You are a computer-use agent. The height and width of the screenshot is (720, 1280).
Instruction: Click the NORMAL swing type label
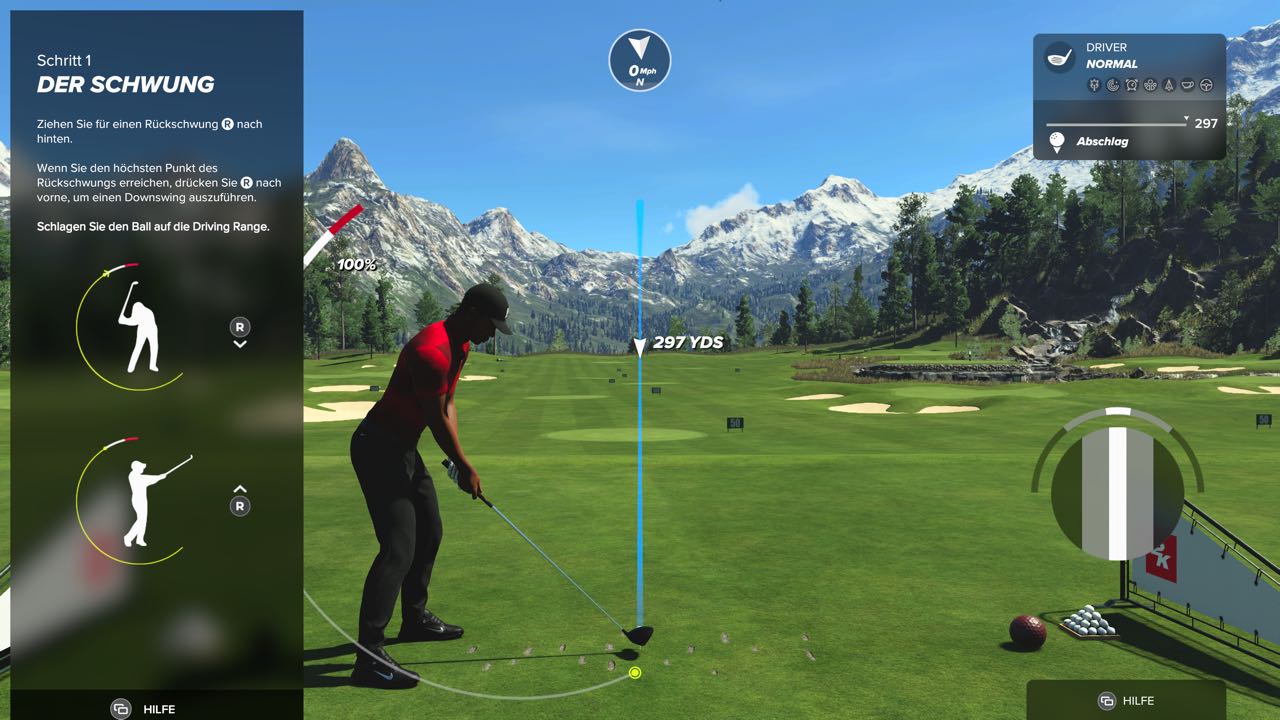point(1113,63)
